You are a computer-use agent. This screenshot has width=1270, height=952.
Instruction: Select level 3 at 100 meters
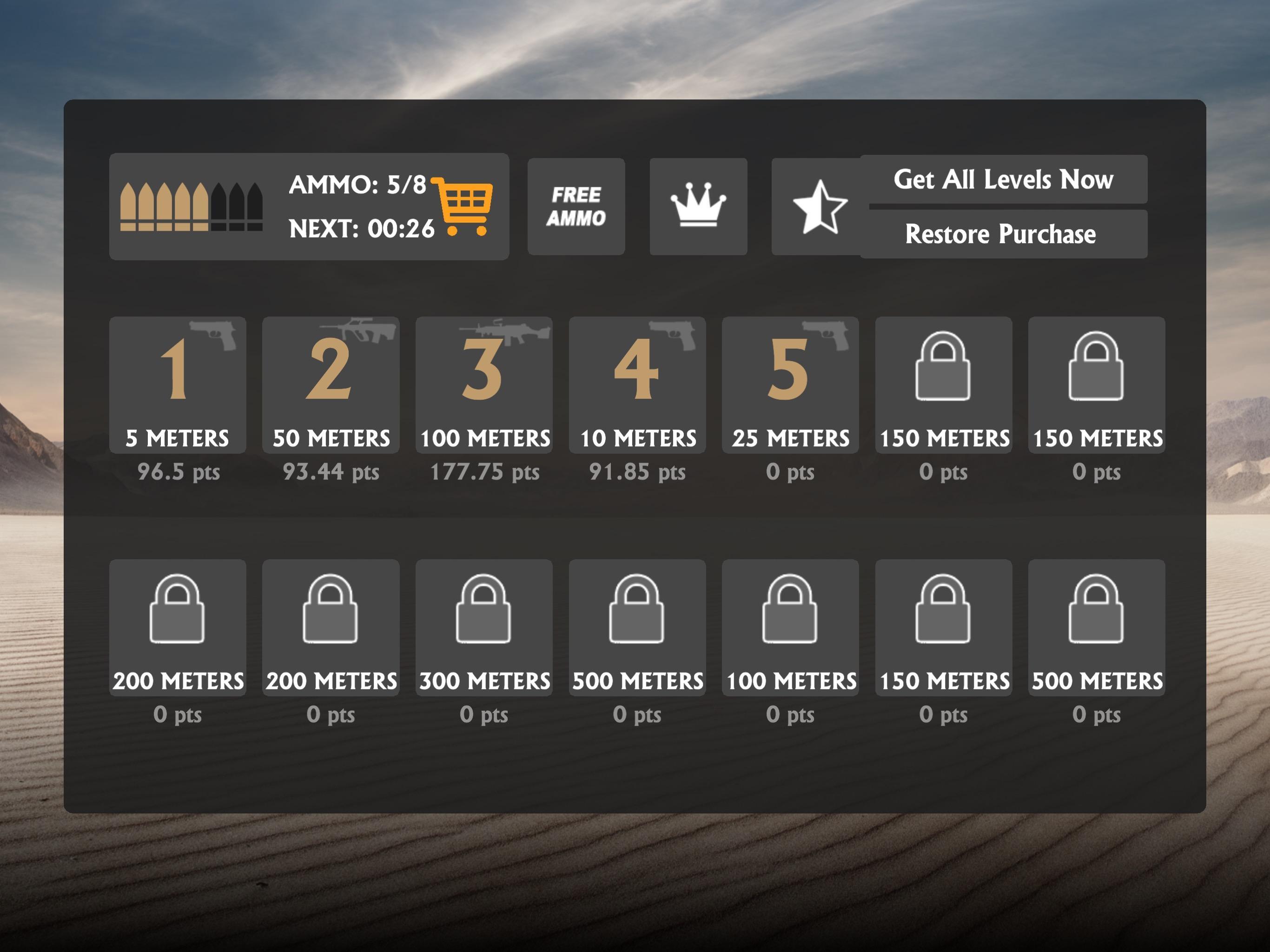484,385
